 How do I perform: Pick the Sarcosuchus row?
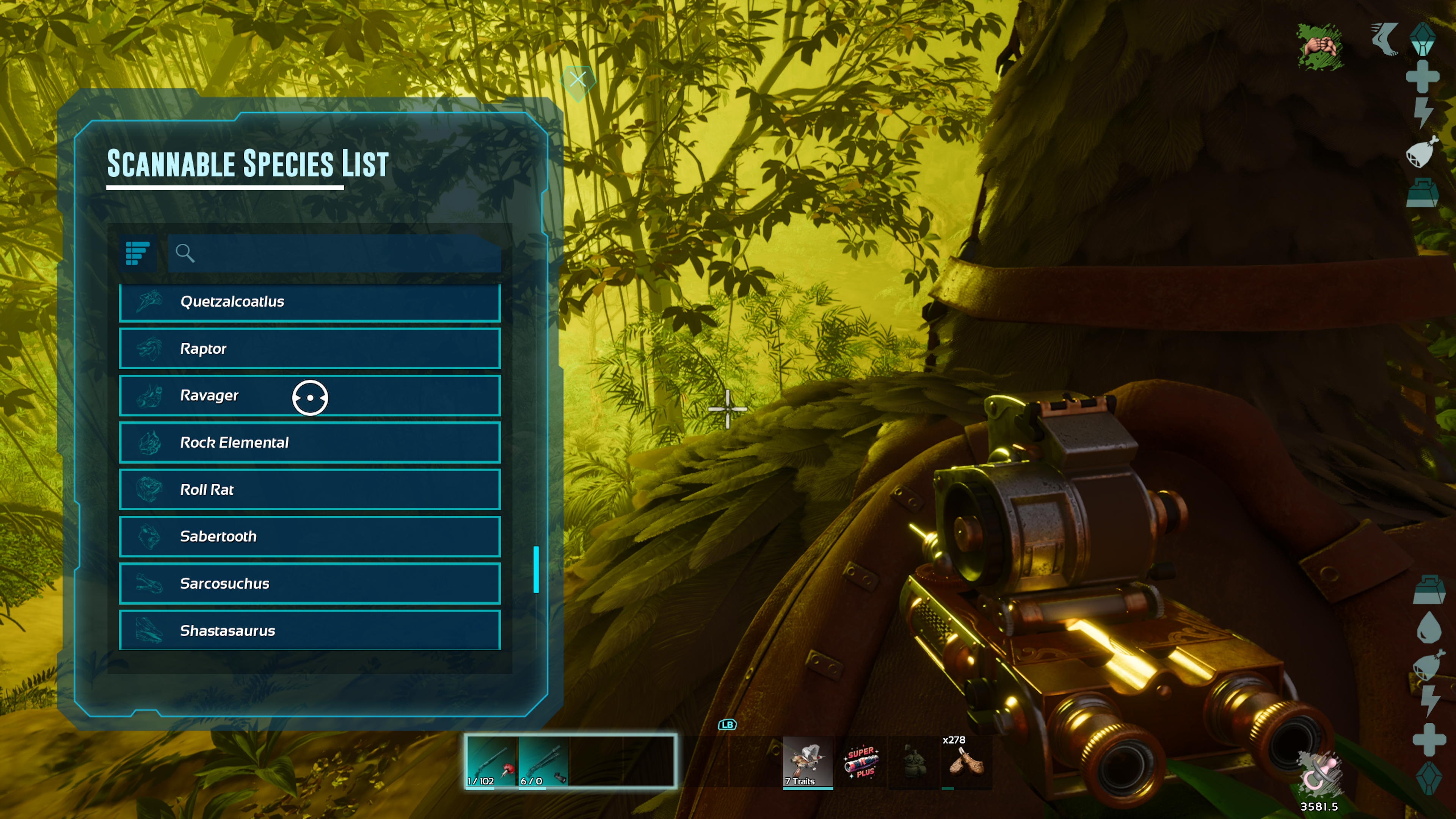coord(310,583)
